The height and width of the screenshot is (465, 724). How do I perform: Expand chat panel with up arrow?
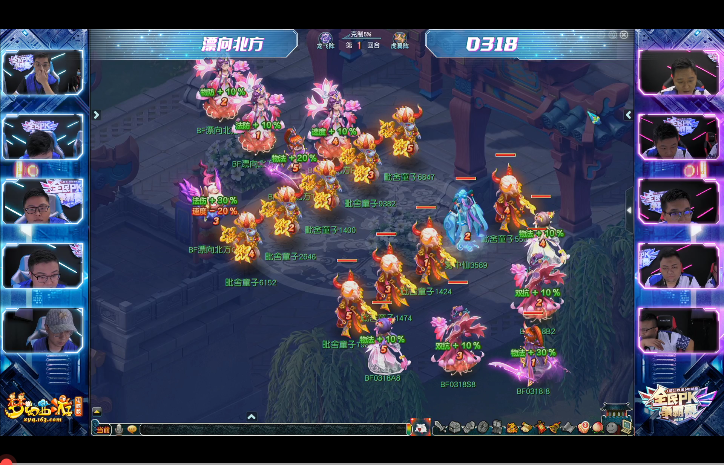point(251,416)
